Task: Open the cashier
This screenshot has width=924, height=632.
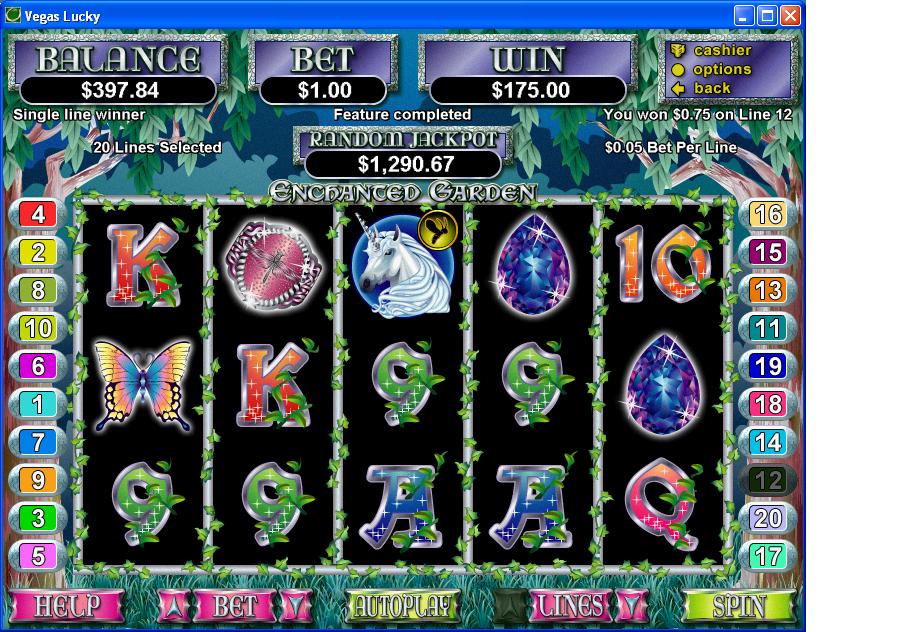Action: point(722,50)
